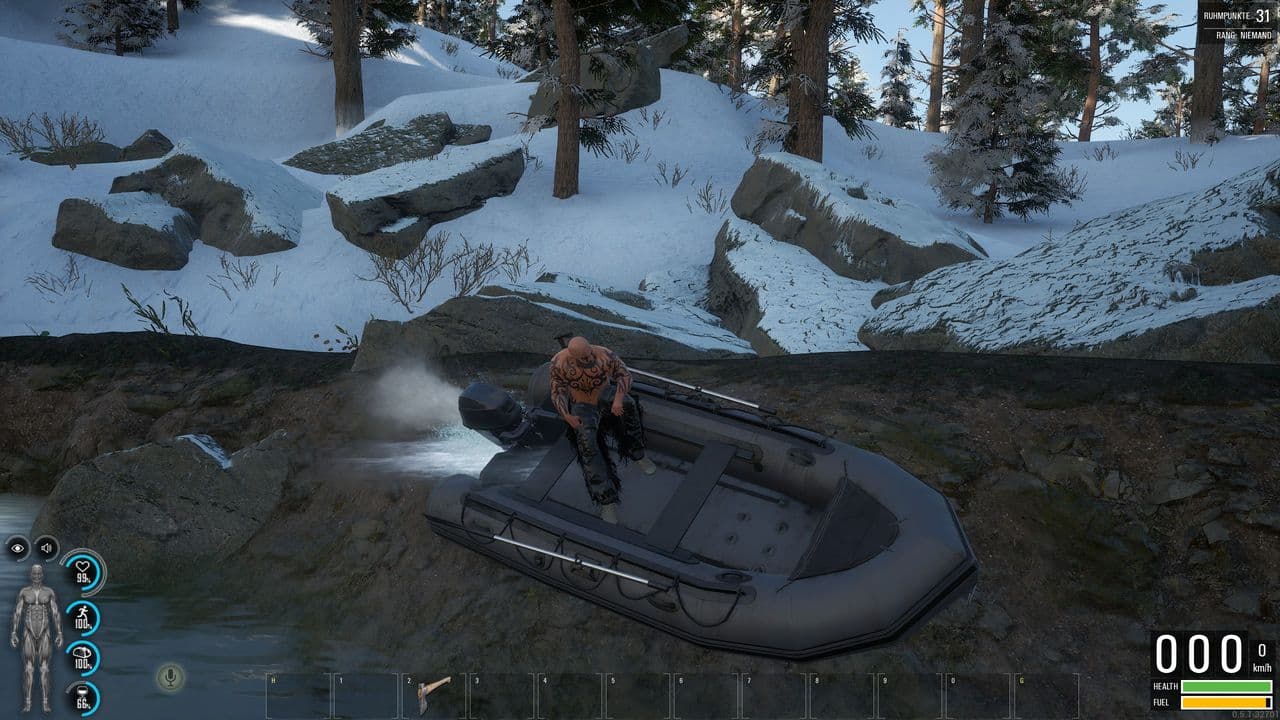Toggle the microphone voice chat icon
Viewport: 1280px width, 720px height.
click(x=170, y=677)
